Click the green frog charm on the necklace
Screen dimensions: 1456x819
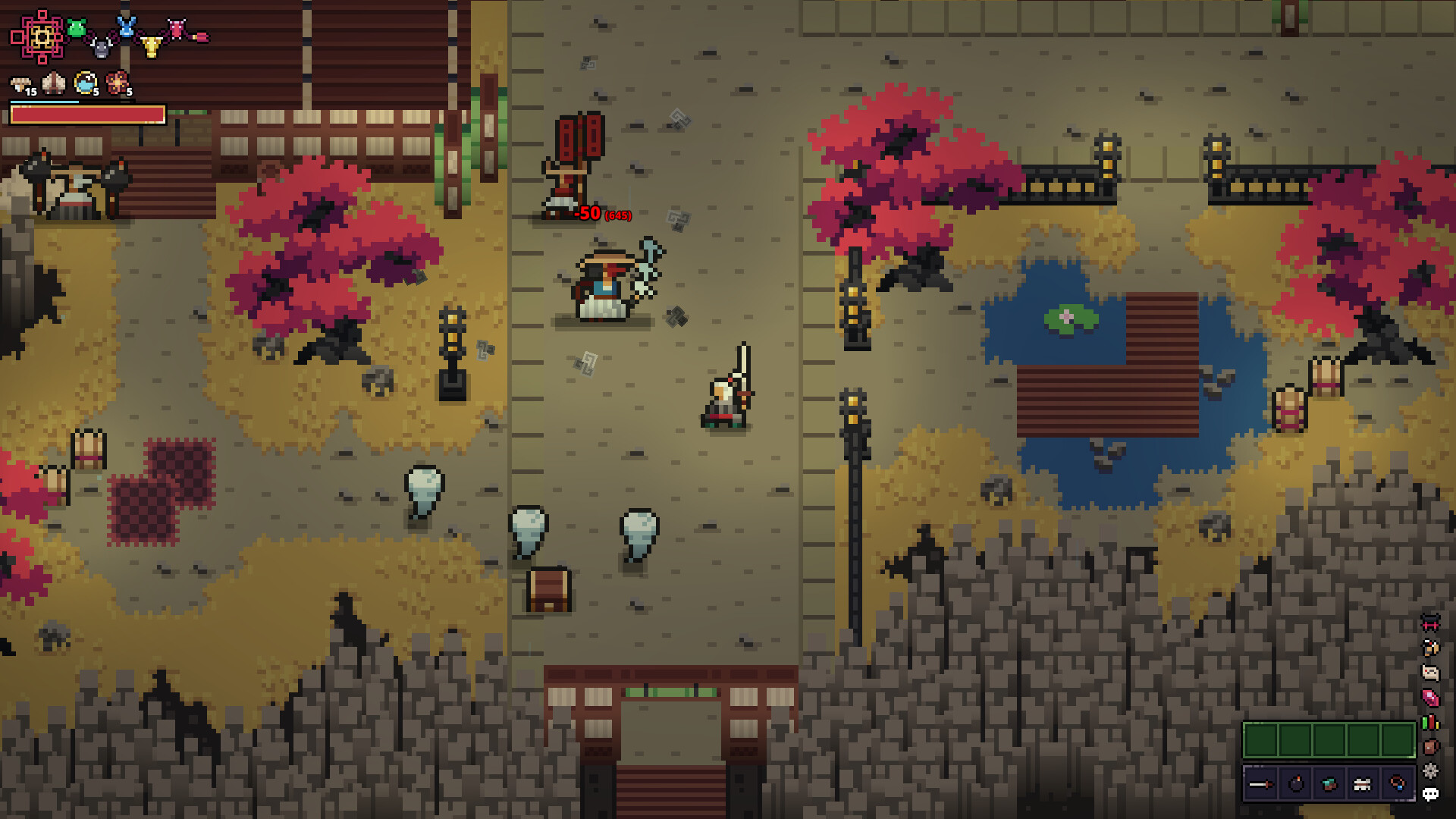(x=75, y=28)
